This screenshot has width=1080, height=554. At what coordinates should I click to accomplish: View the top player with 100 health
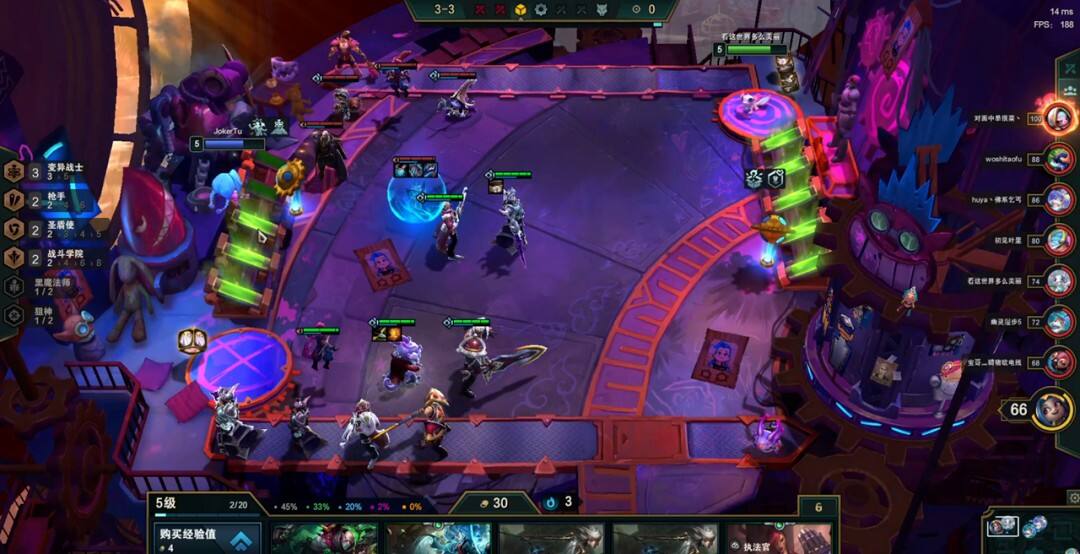[1058, 118]
